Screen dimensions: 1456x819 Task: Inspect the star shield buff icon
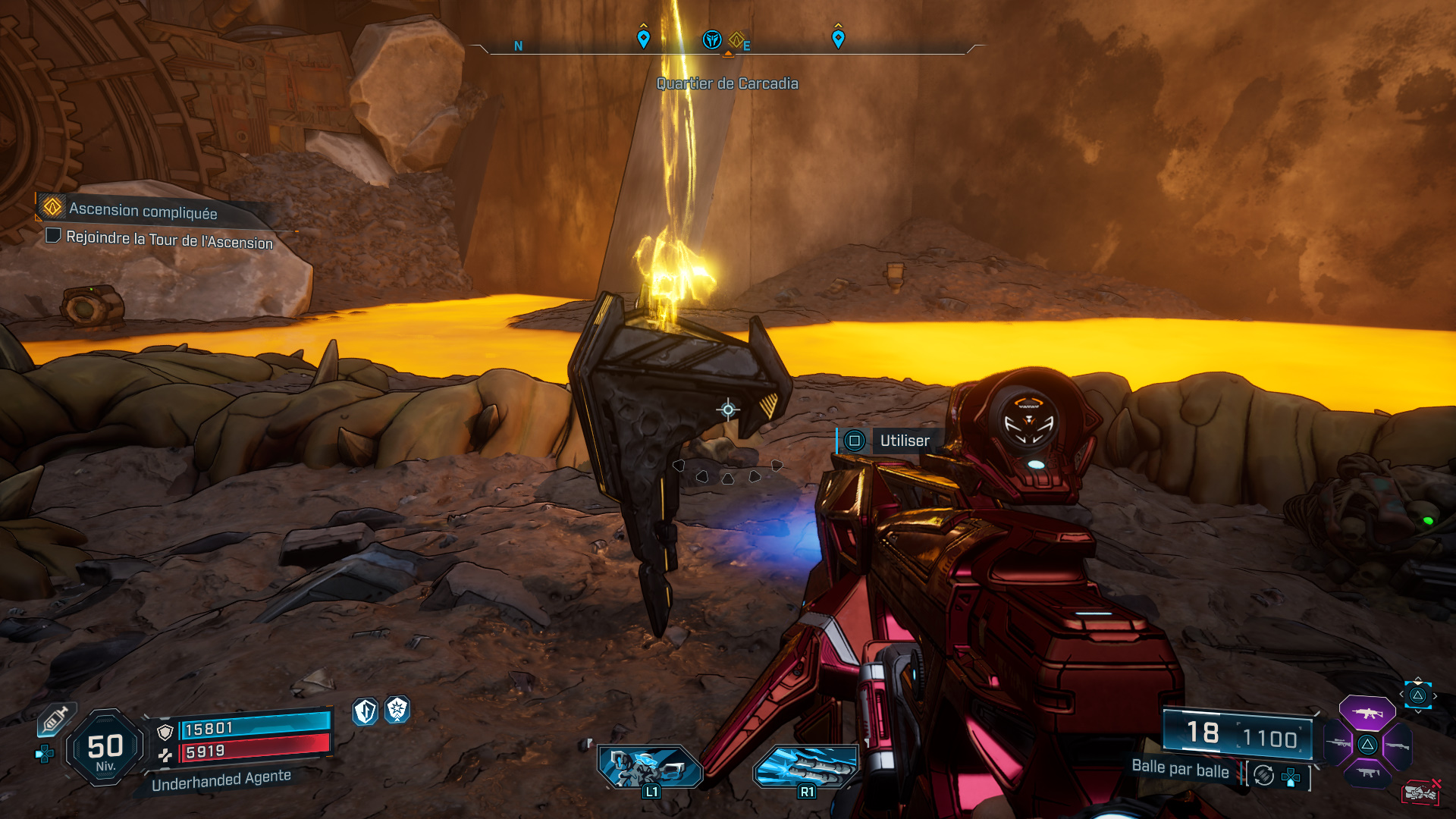[x=397, y=710]
